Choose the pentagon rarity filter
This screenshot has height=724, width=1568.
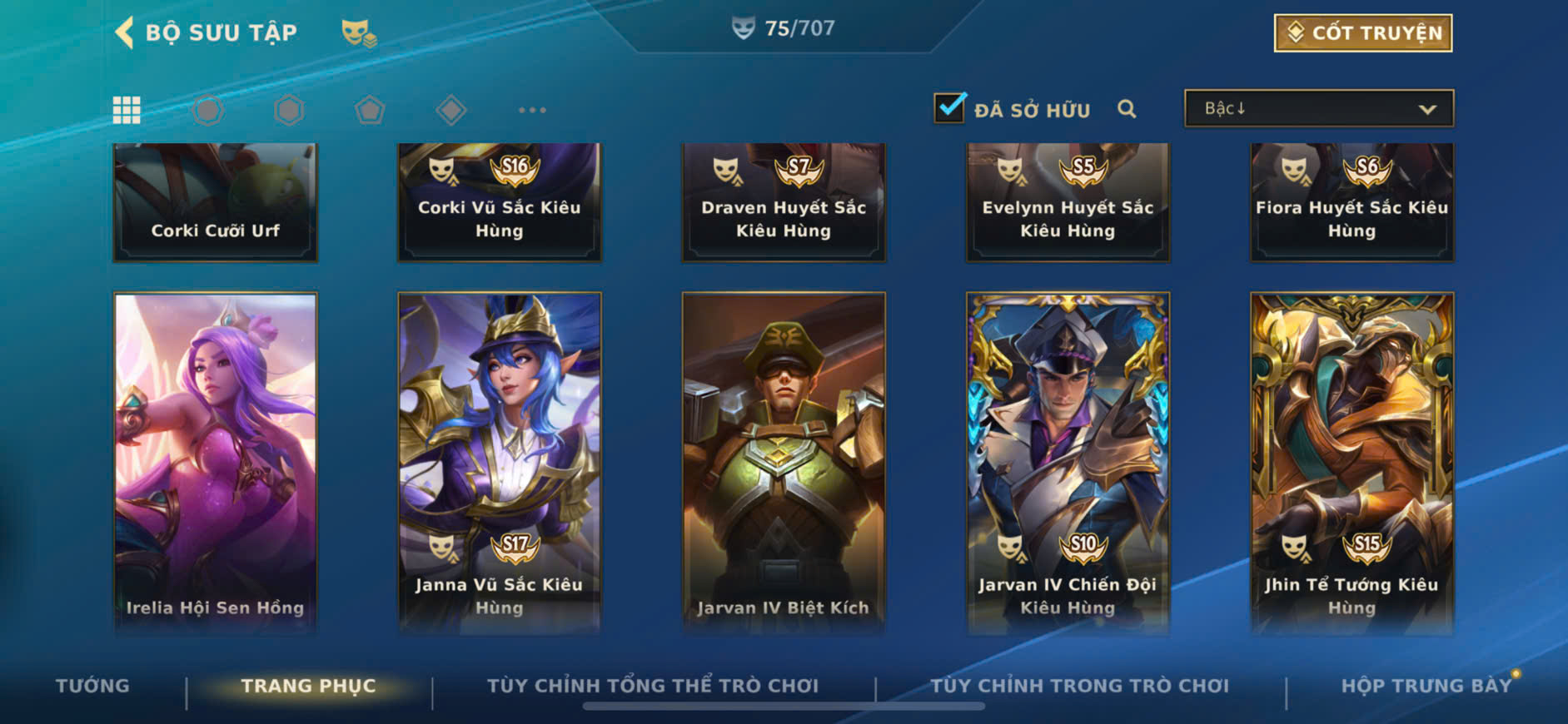[370, 110]
